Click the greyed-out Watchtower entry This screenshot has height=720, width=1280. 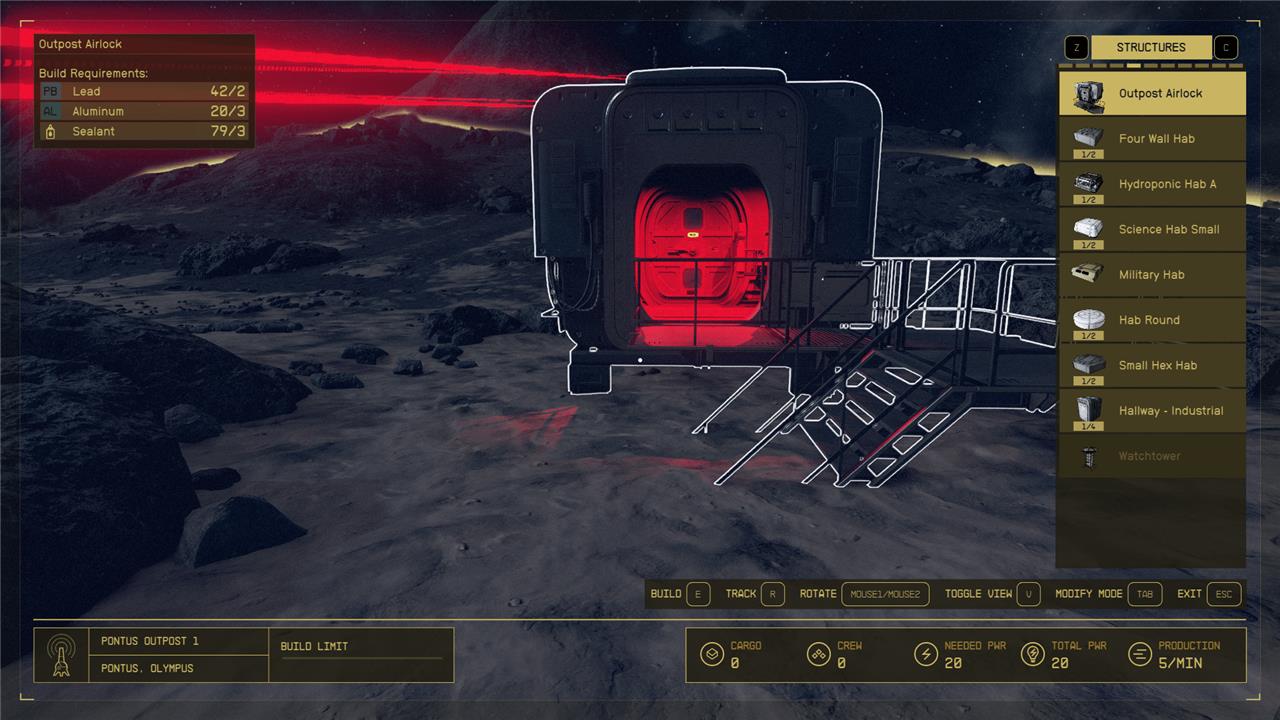1152,456
